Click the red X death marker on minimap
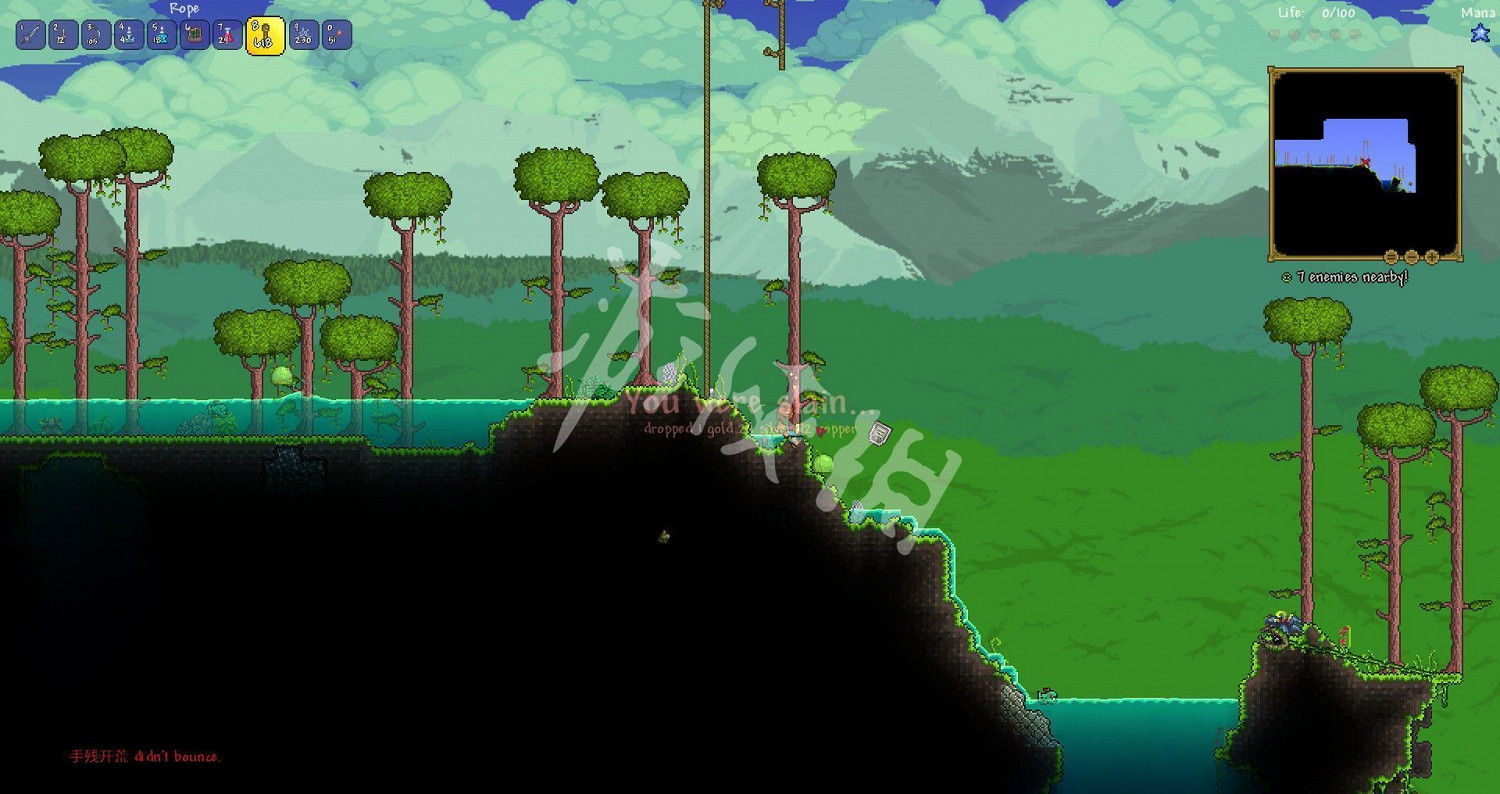The image size is (1500, 794). pyautogui.click(x=1365, y=161)
